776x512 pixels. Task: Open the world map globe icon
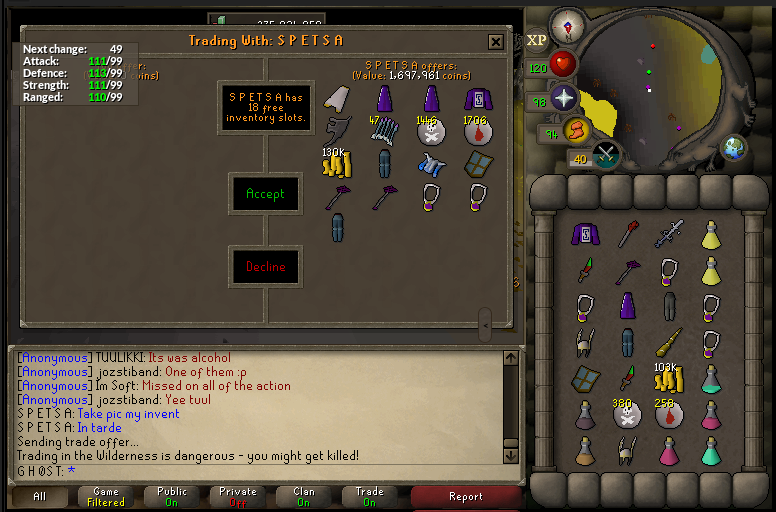point(735,147)
